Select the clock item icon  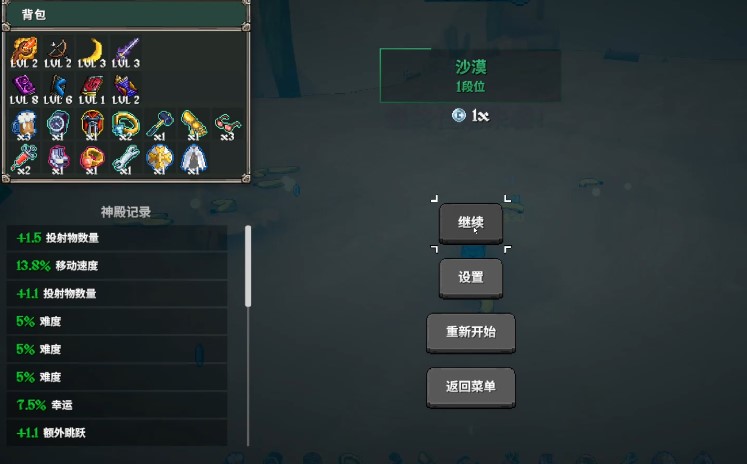click(x=58, y=125)
